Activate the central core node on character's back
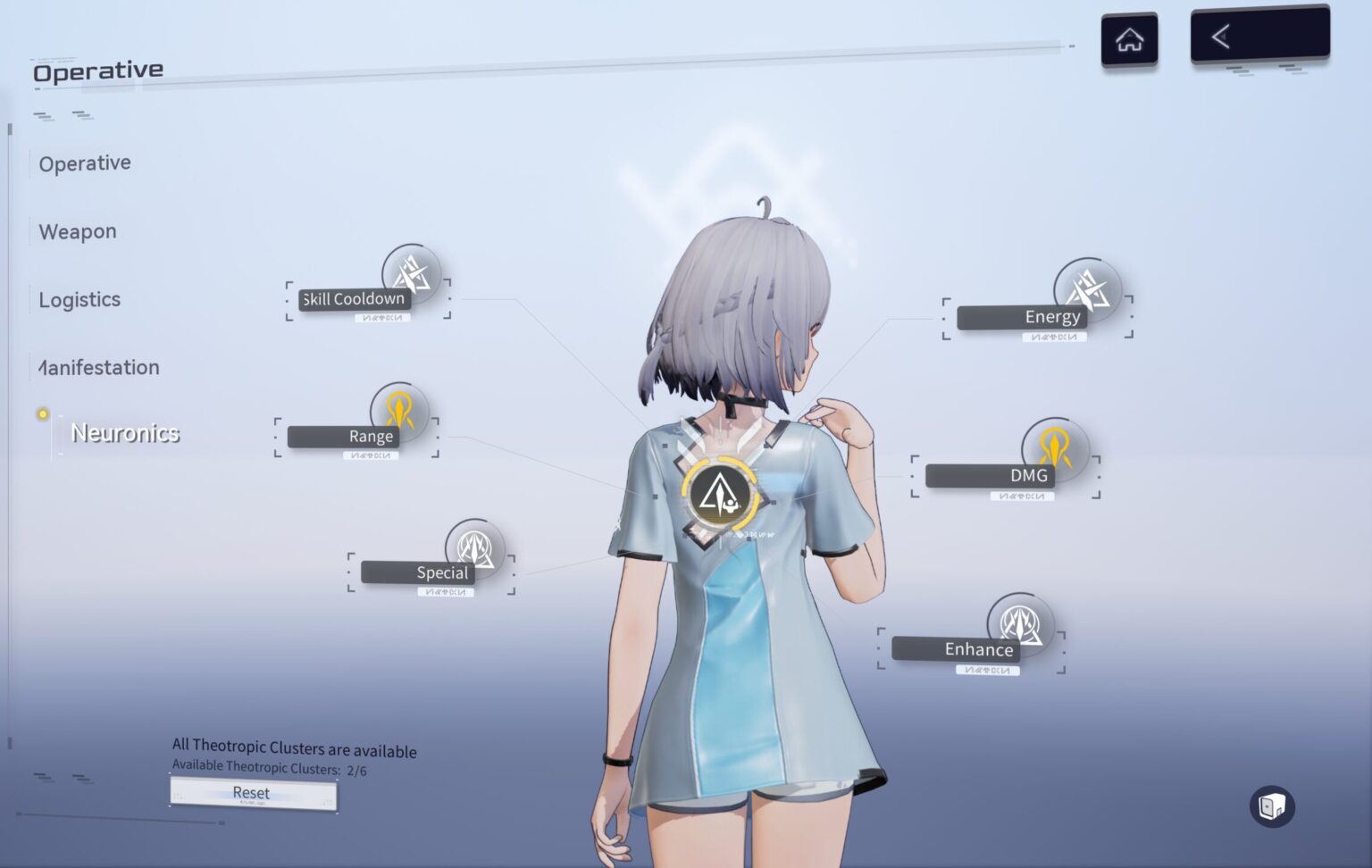Image resolution: width=1372 pixels, height=868 pixels. (720, 494)
